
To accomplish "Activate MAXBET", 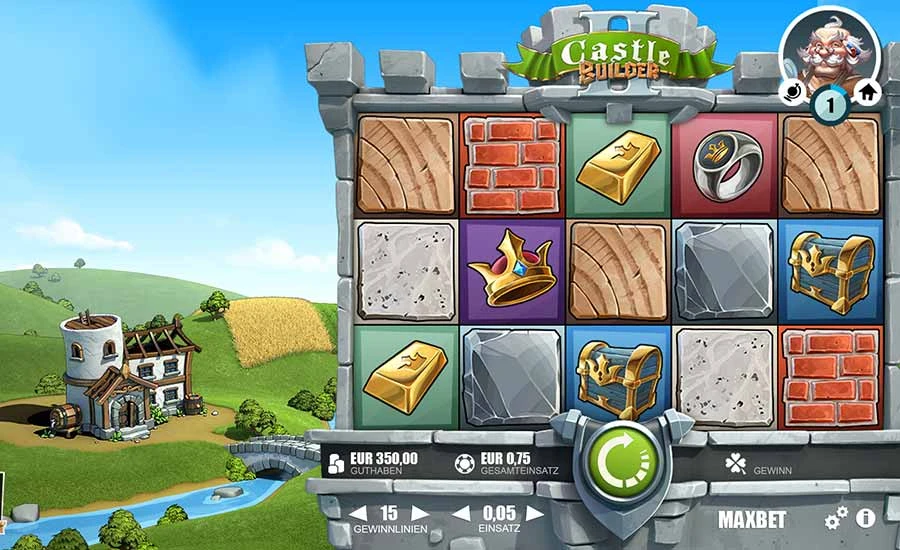I will coord(751,519).
